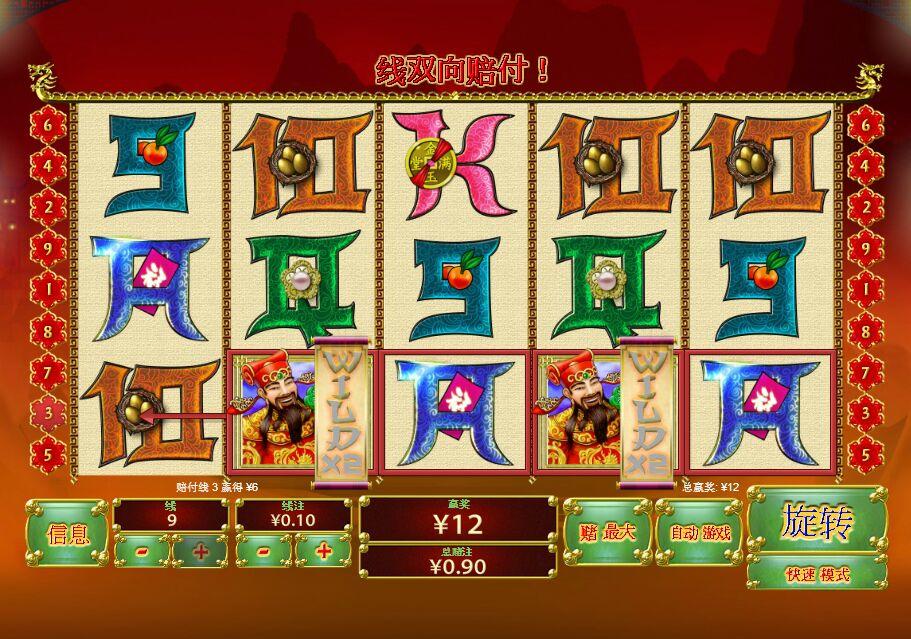The width and height of the screenshot is (911, 639).
Task: Open the 信息 info paytable
Action: click(x=67, y=534)
